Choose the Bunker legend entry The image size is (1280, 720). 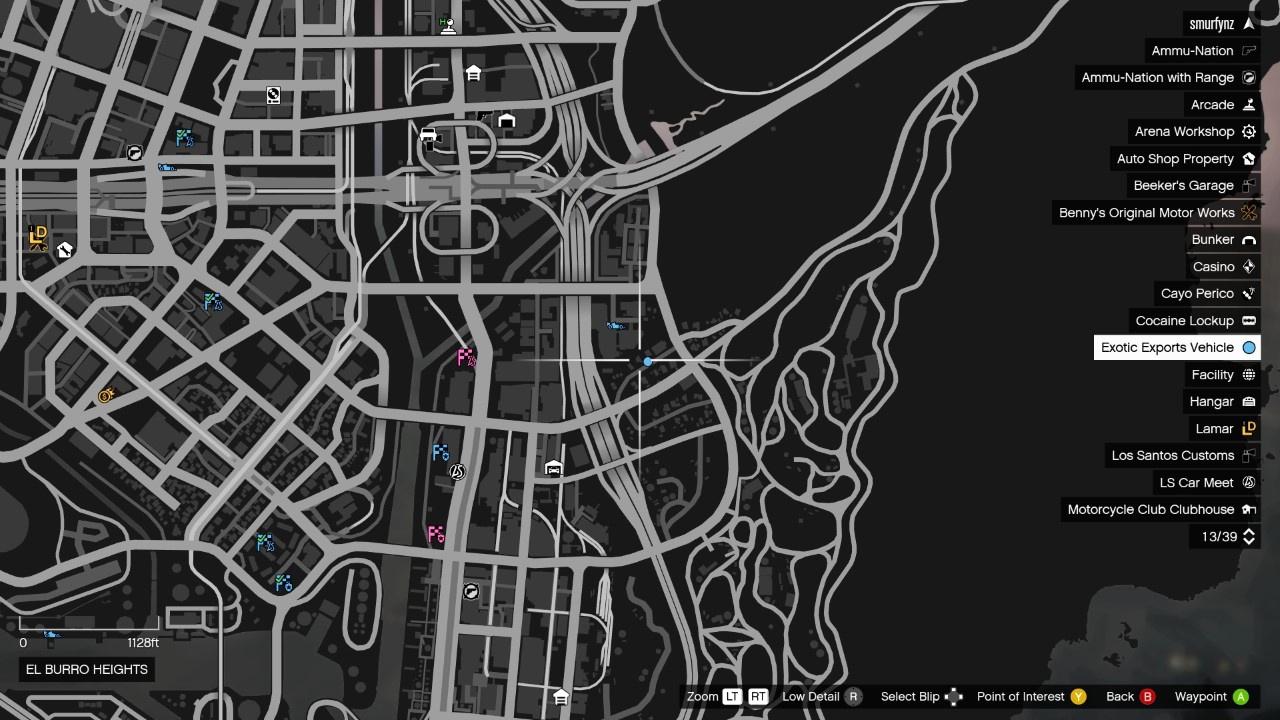pos(1212,240)
